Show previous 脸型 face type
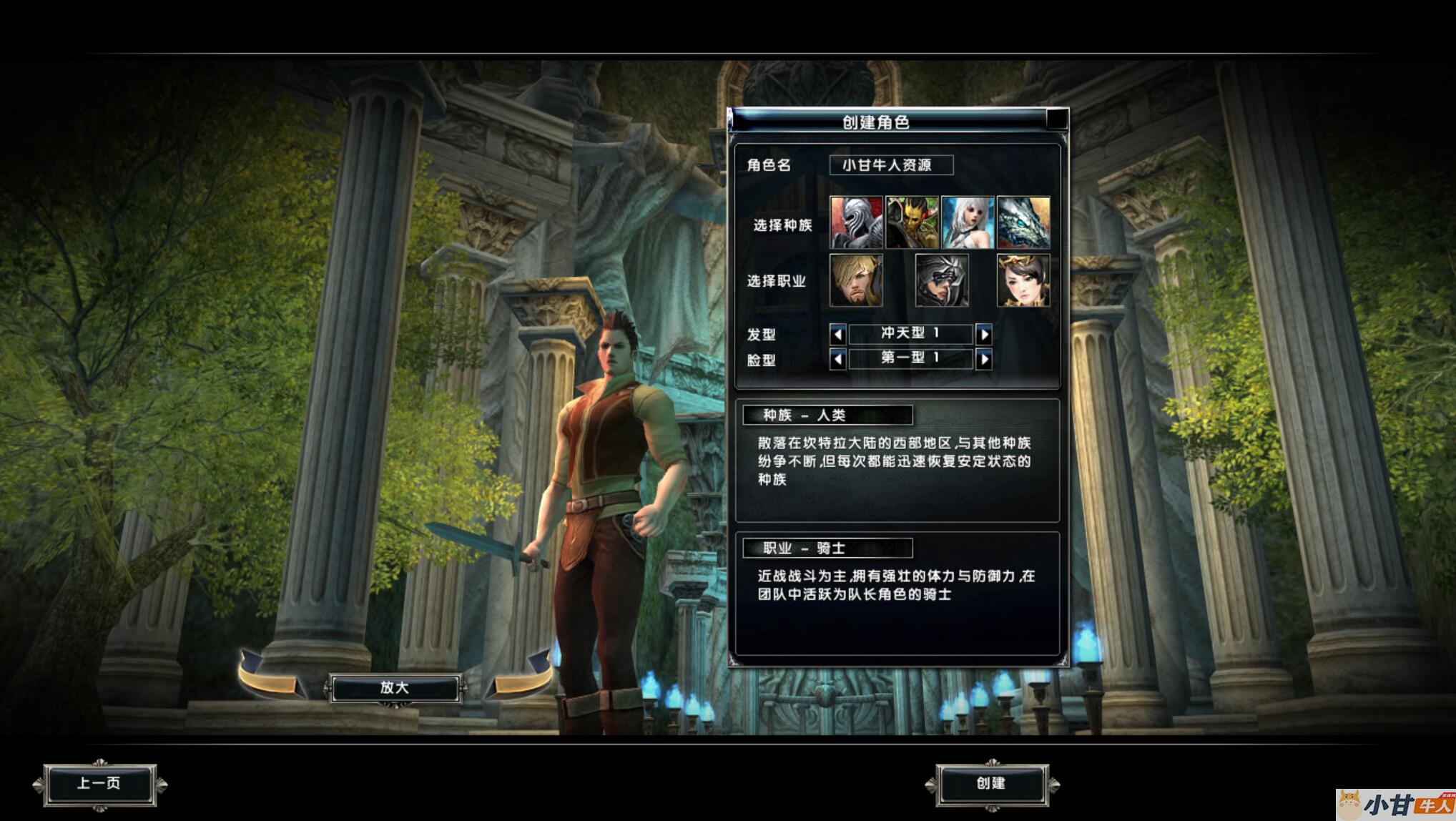This screenshot has height=821, width=1456. pyautogui.click(x=838, y=359)
